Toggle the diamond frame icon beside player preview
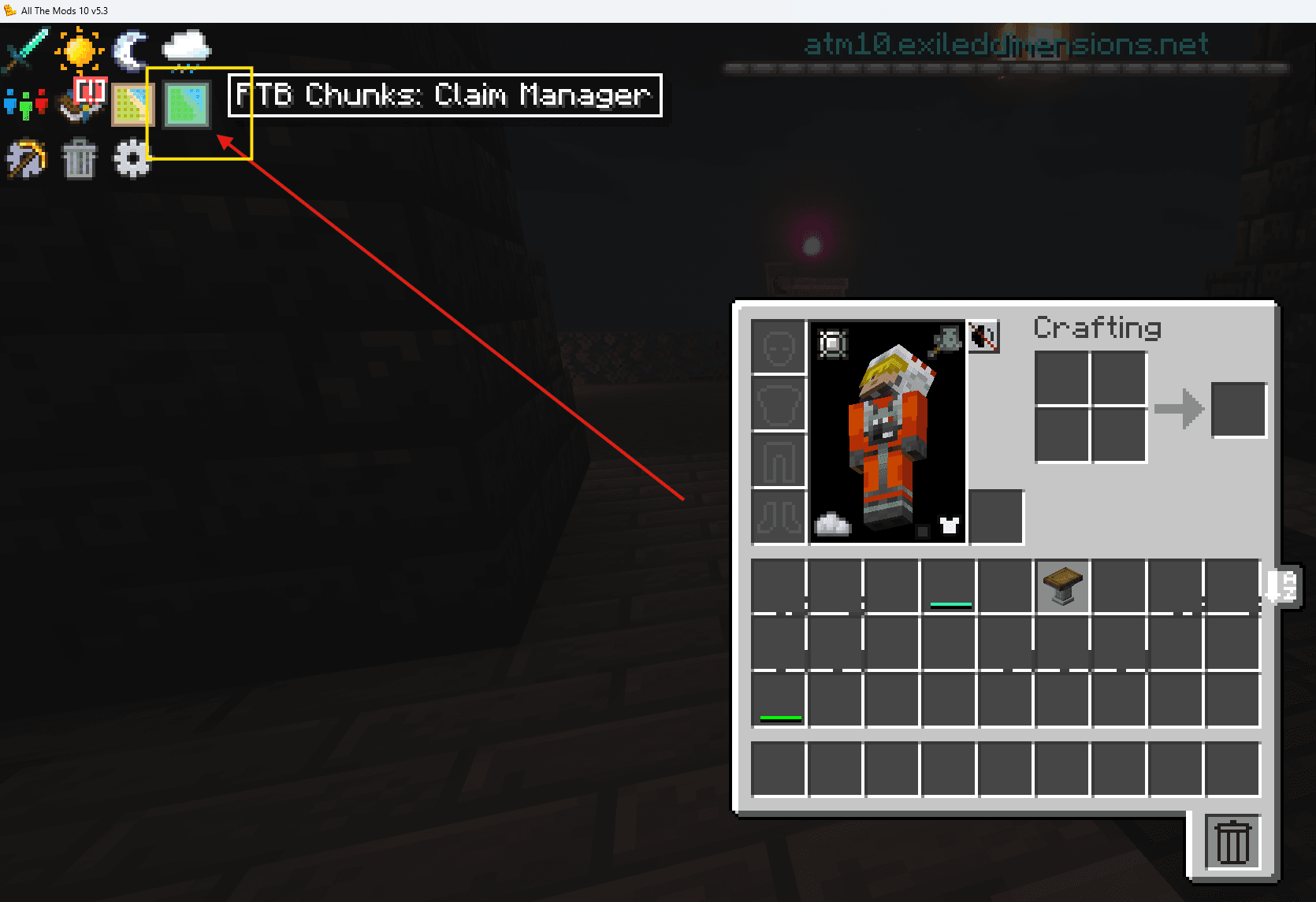Image resolution: width=1316 pixels, height=902 pixels. click(832, 342)
